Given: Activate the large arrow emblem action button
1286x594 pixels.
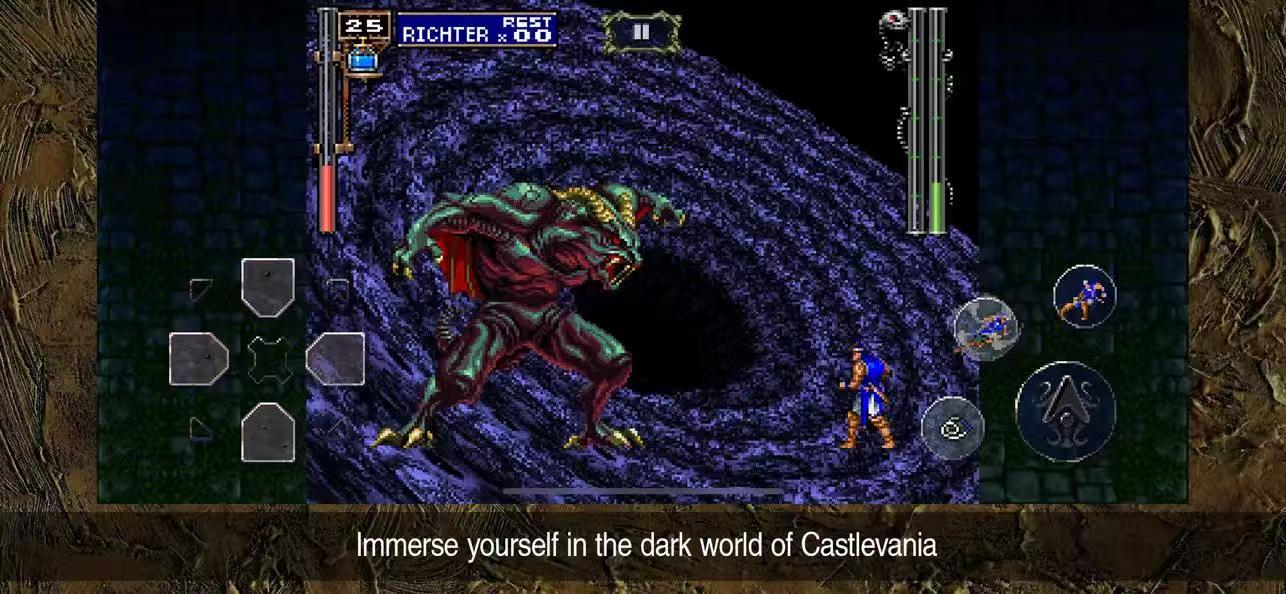Looking at the screenshot, I should [x=1065, y=411].
